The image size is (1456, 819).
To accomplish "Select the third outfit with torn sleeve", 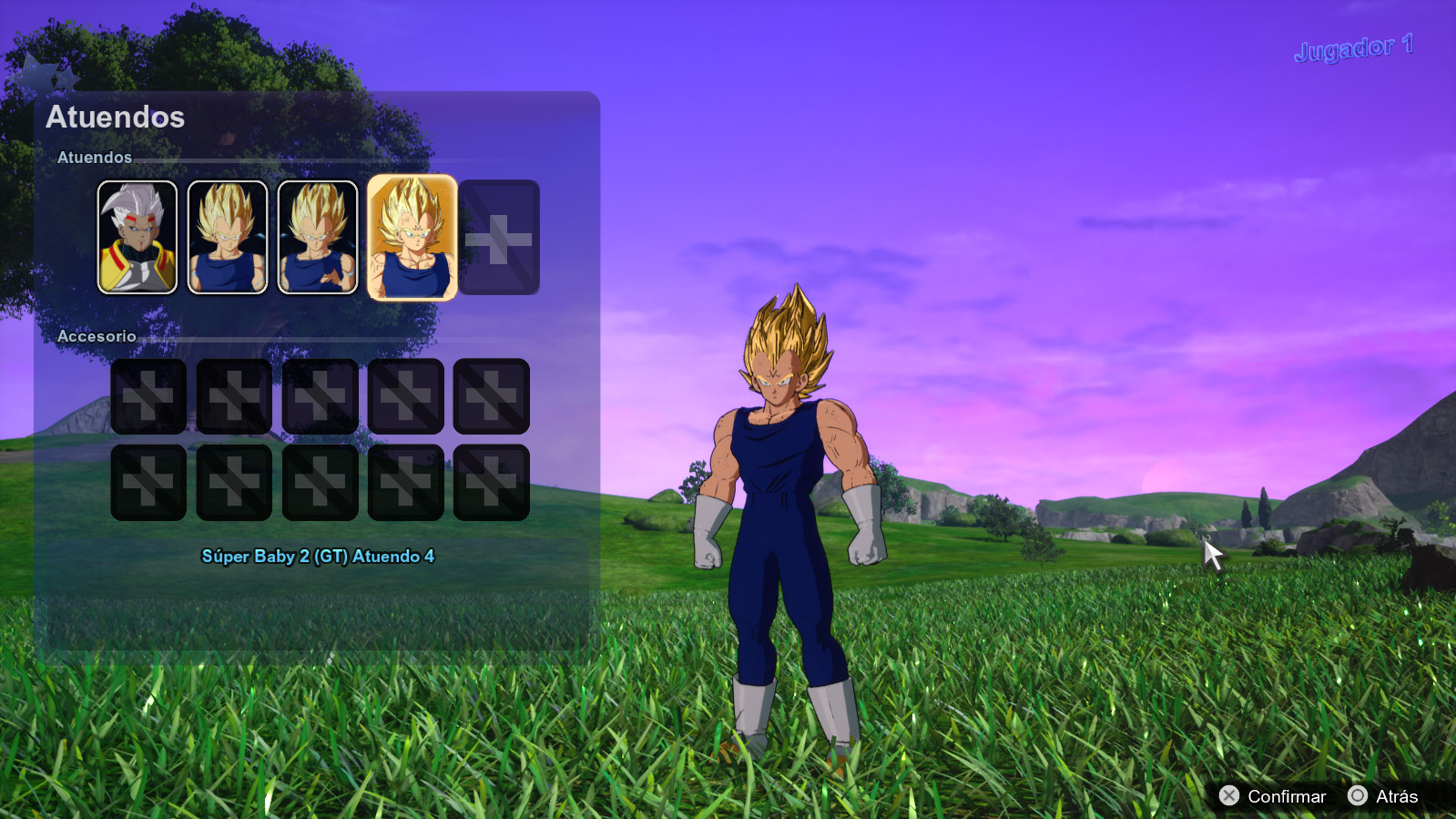I will pyautogui.click(x=318, y=238).
